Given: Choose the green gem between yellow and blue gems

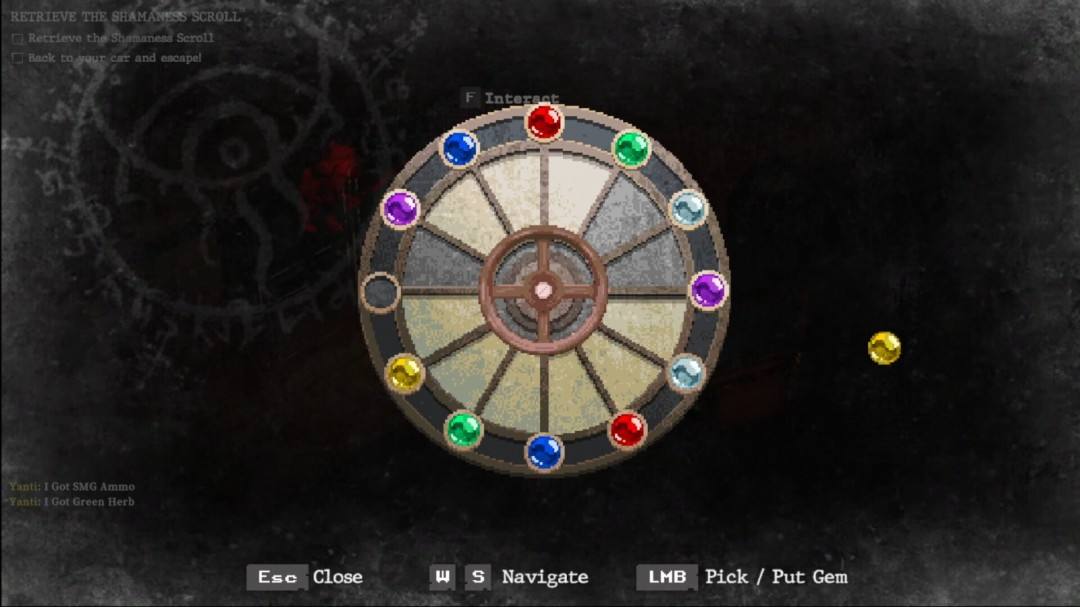Looking at the screenshot, I should tap(463, 430).
